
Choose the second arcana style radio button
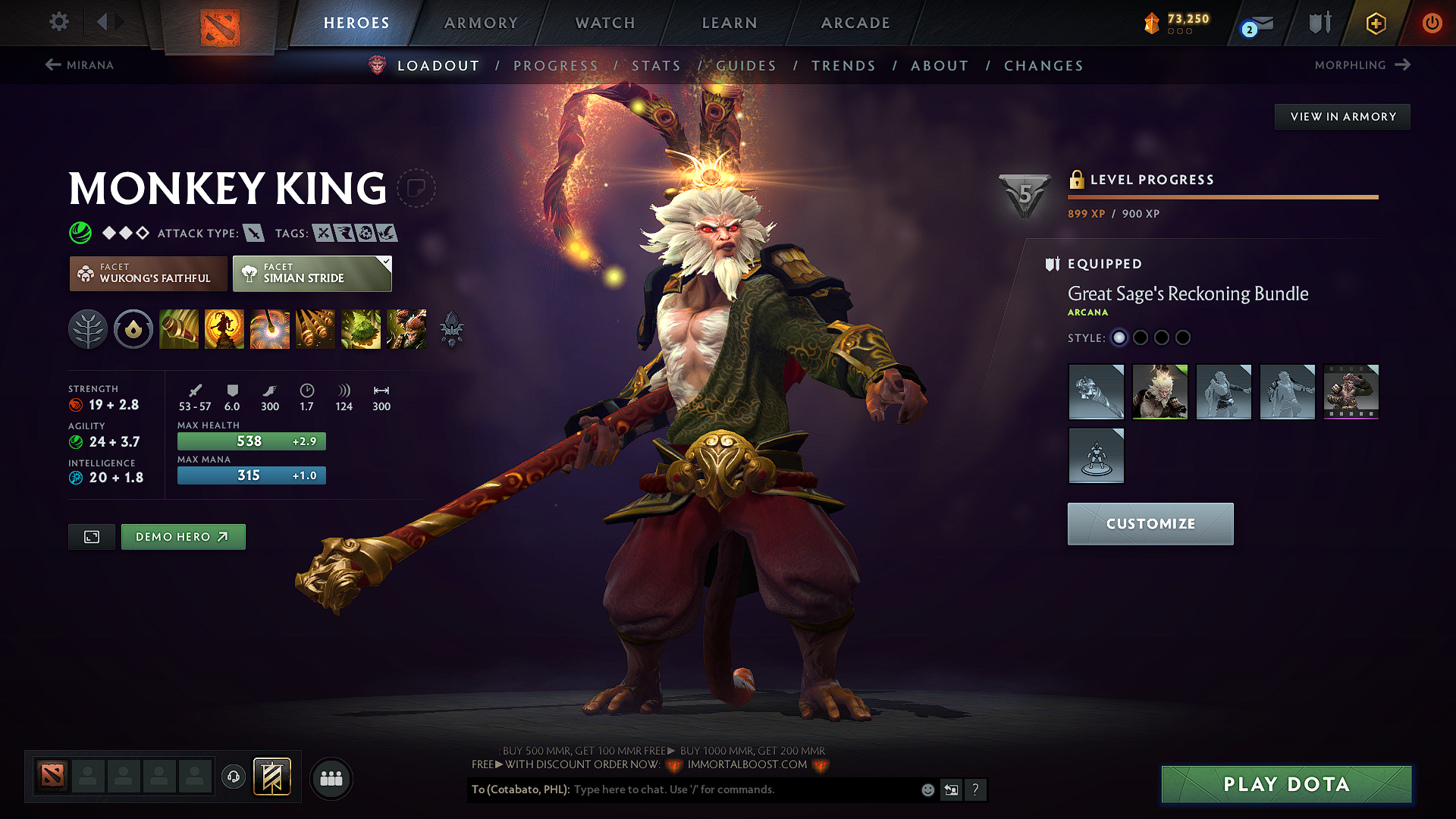click(x=1141, y=338)
